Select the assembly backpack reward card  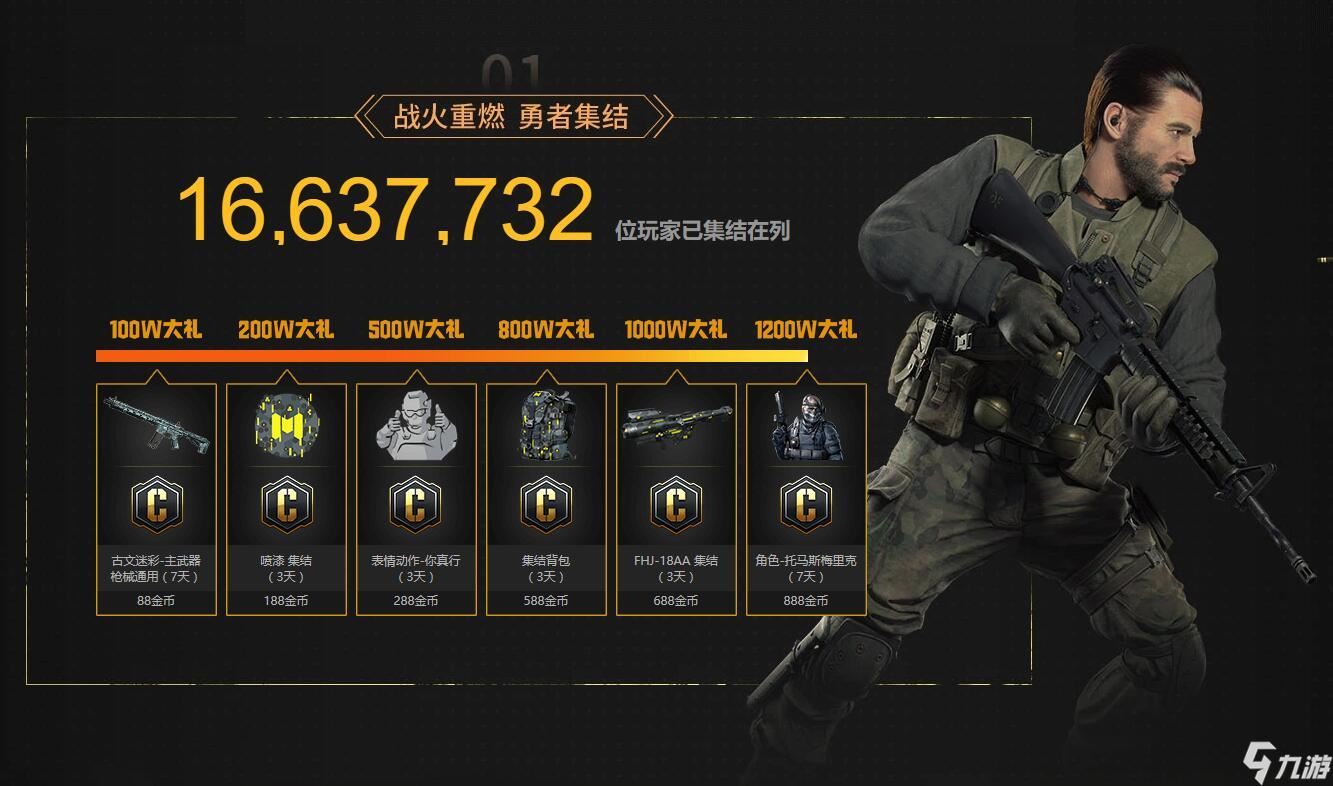546,498
